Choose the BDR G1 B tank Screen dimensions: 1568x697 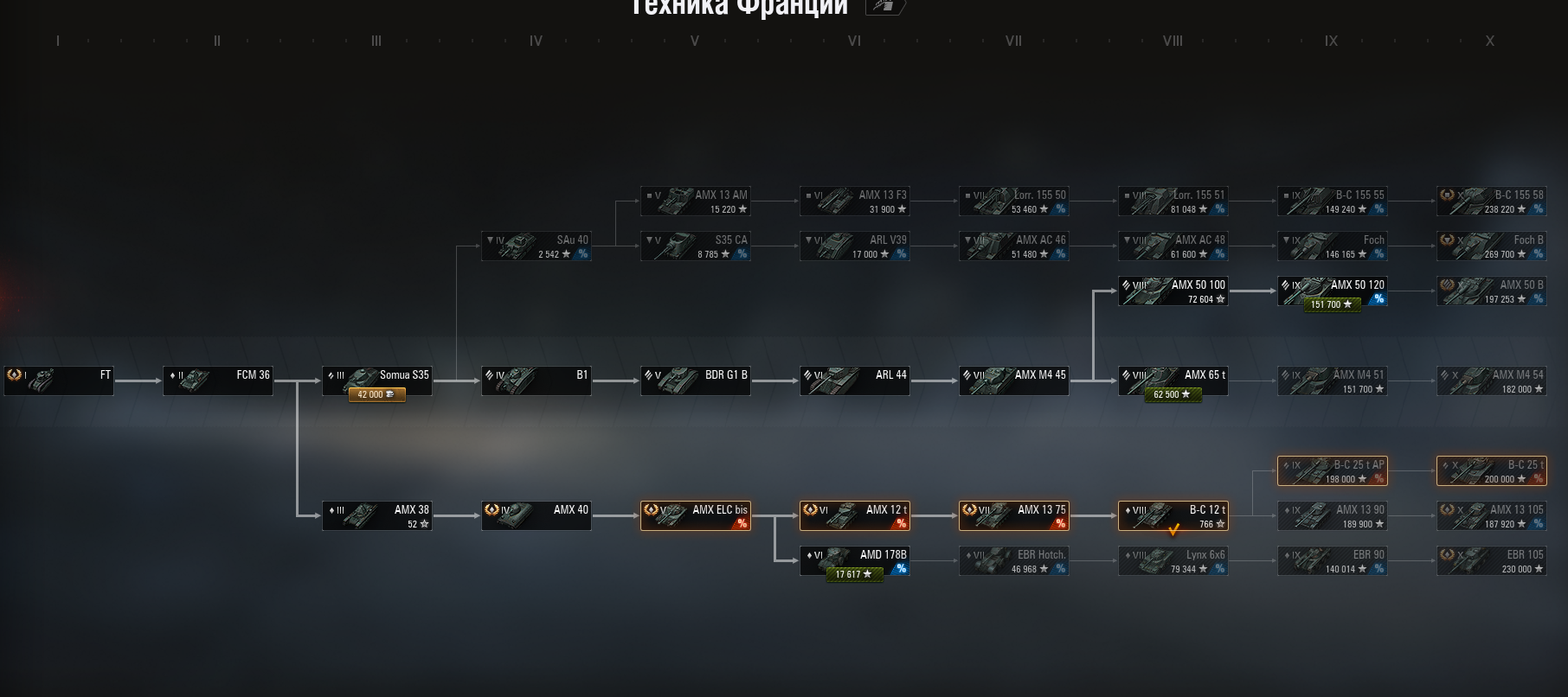click(696, 380)
